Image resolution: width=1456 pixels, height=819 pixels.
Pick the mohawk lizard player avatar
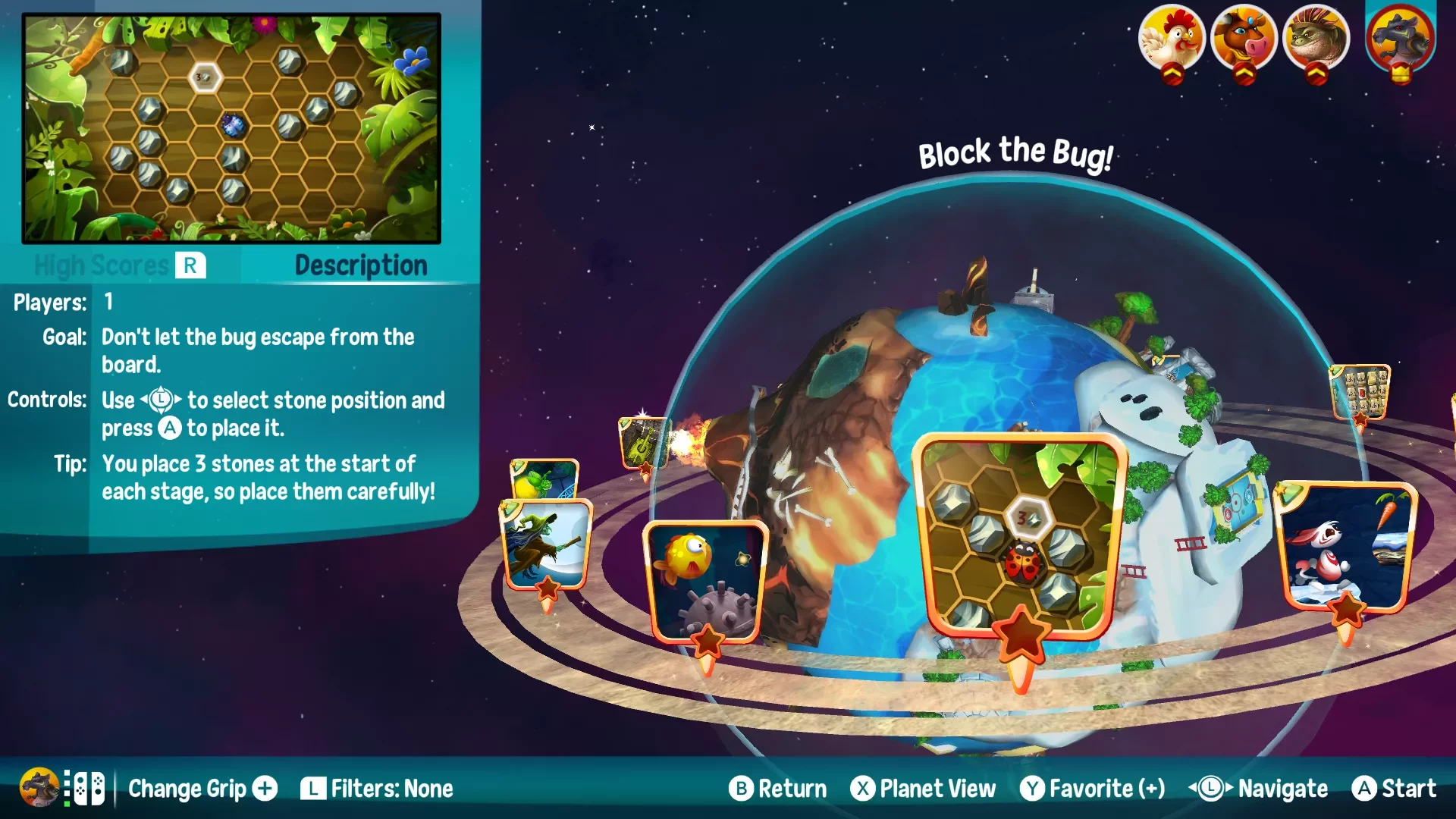tap(1316, 38)
